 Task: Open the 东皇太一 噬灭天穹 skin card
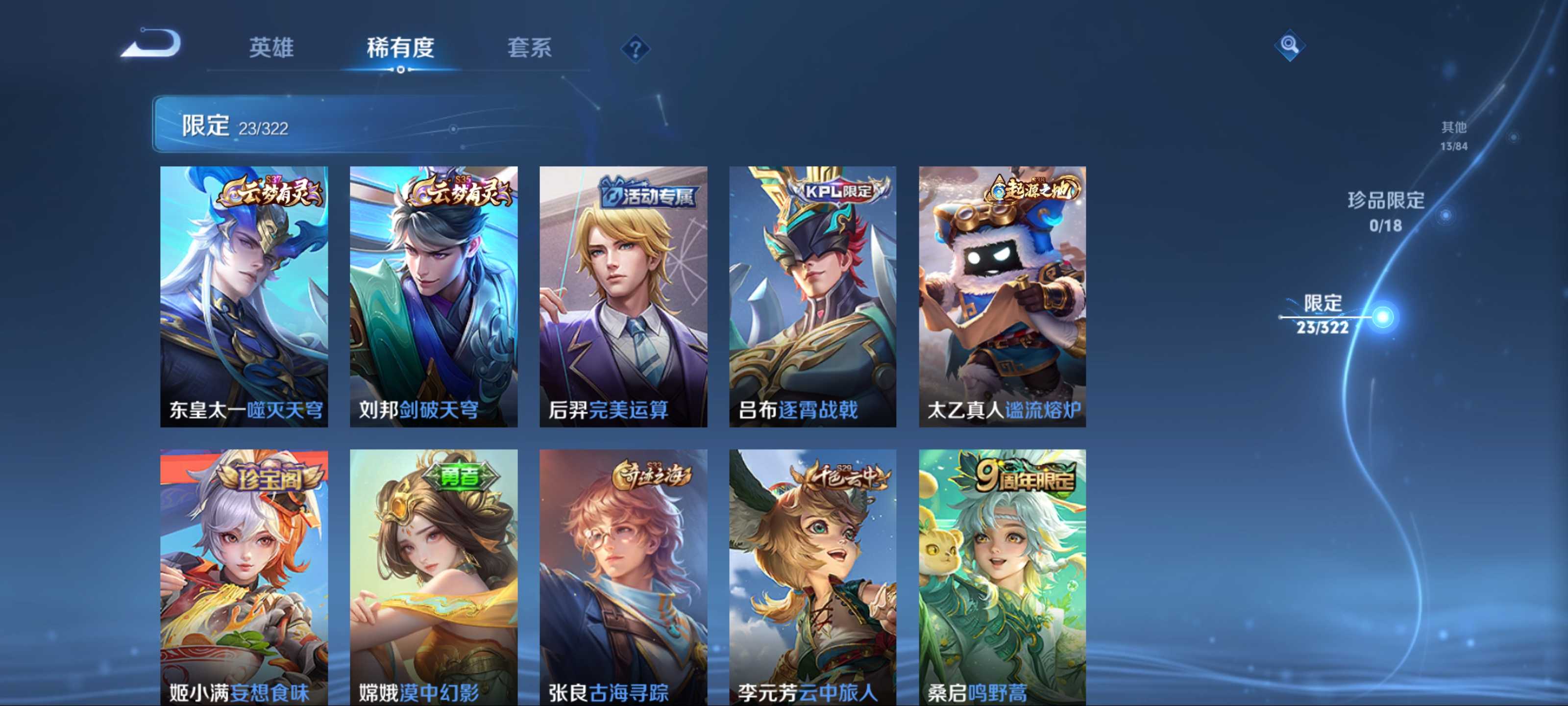pyautogui.click(x=244, y=296)
